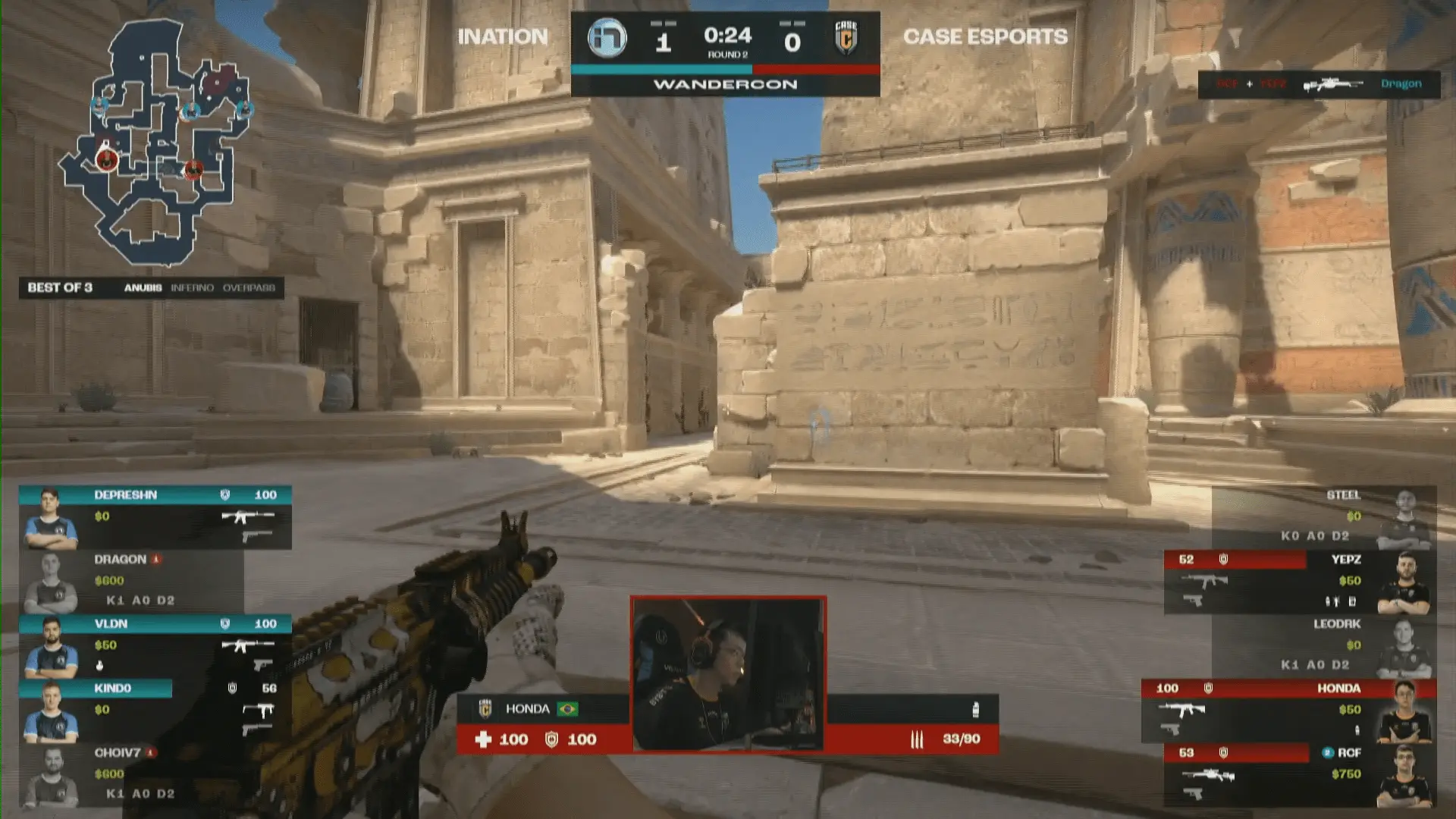The width and height of the screenshot is (1456, 819).
Task: Click the INATION team logo
Action: [x=607, y=39]
